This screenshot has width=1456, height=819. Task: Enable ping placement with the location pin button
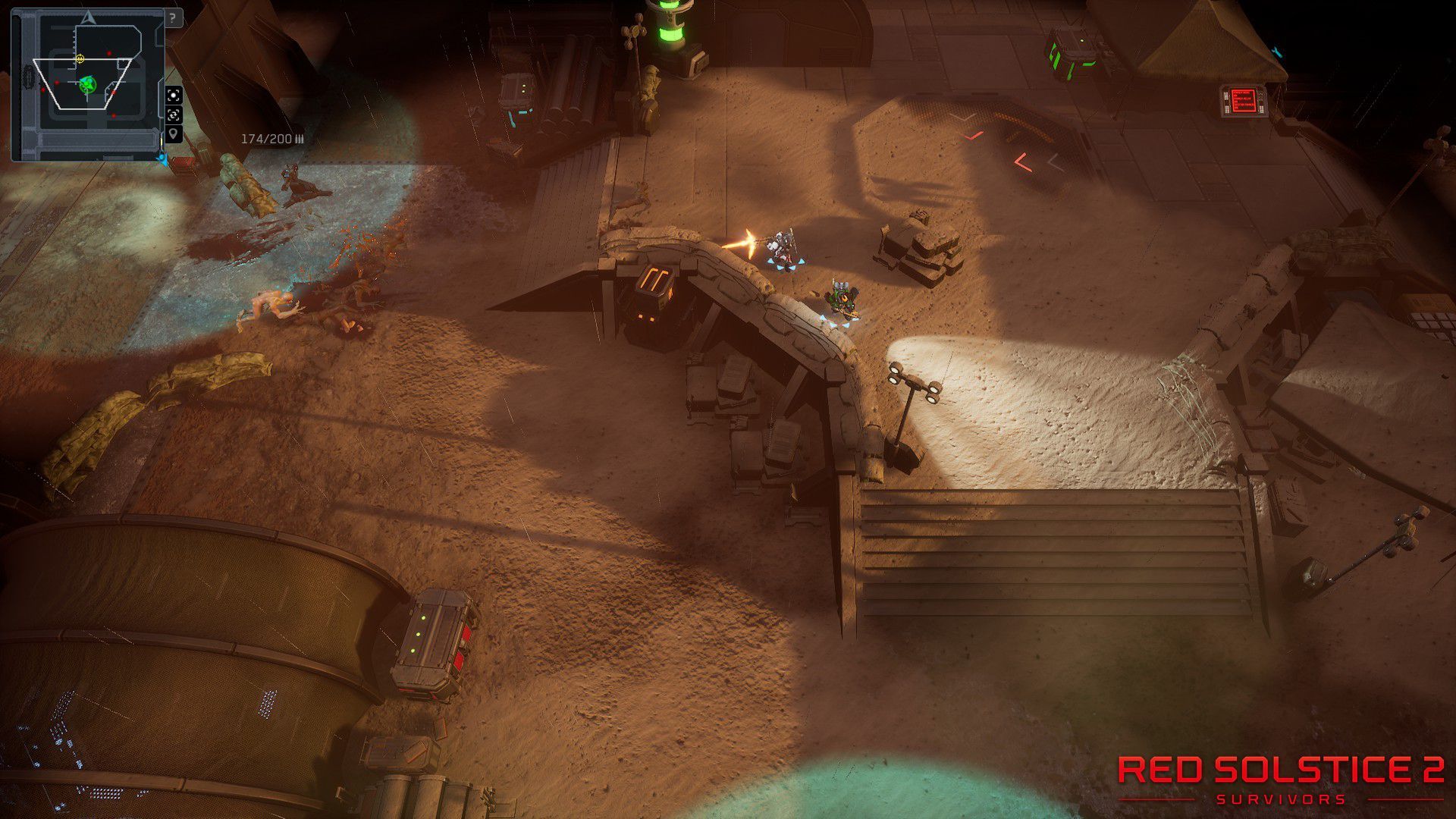pos(174,134)
